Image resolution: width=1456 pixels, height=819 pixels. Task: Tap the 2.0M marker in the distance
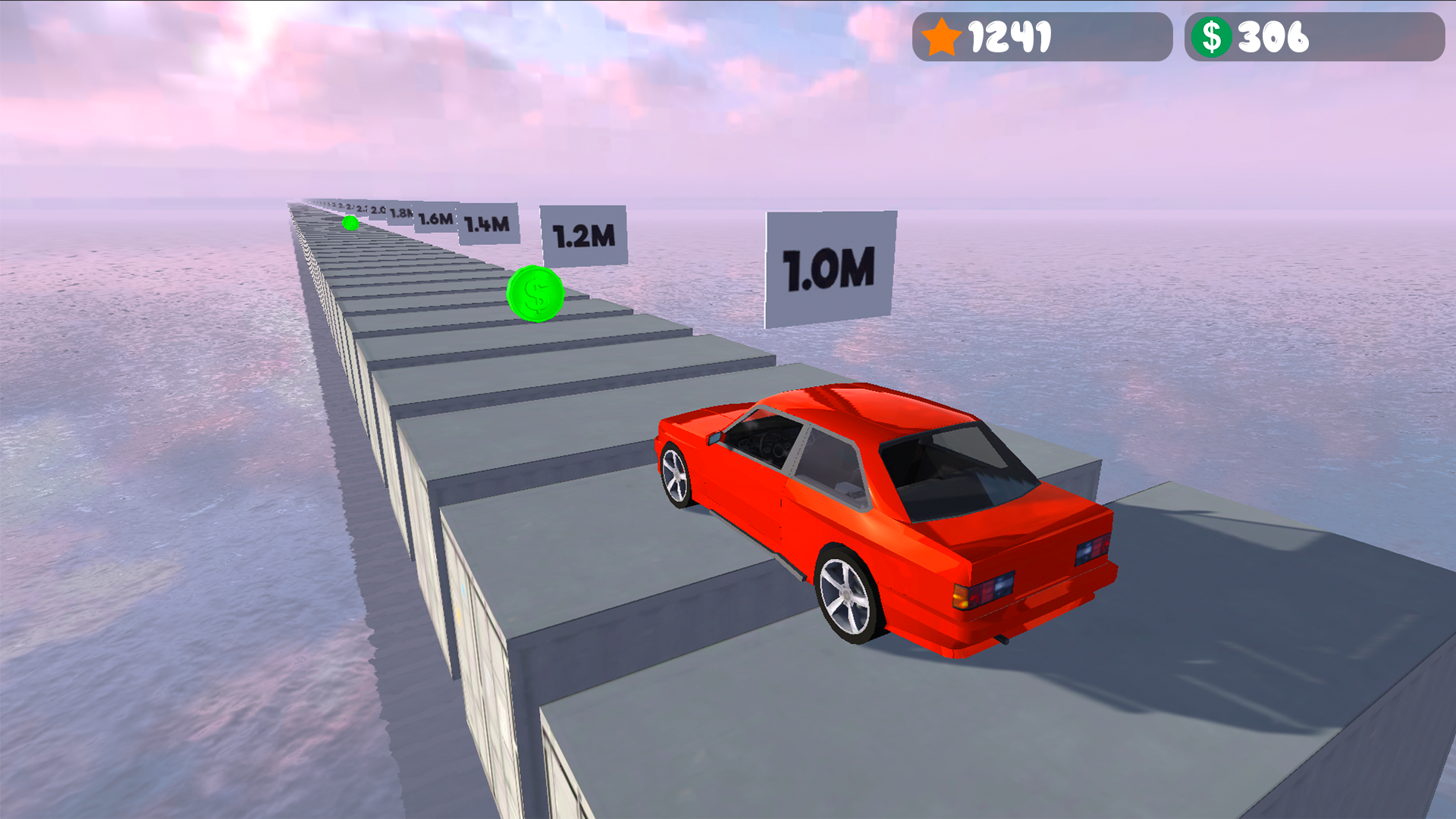click(x=377, y=210)
